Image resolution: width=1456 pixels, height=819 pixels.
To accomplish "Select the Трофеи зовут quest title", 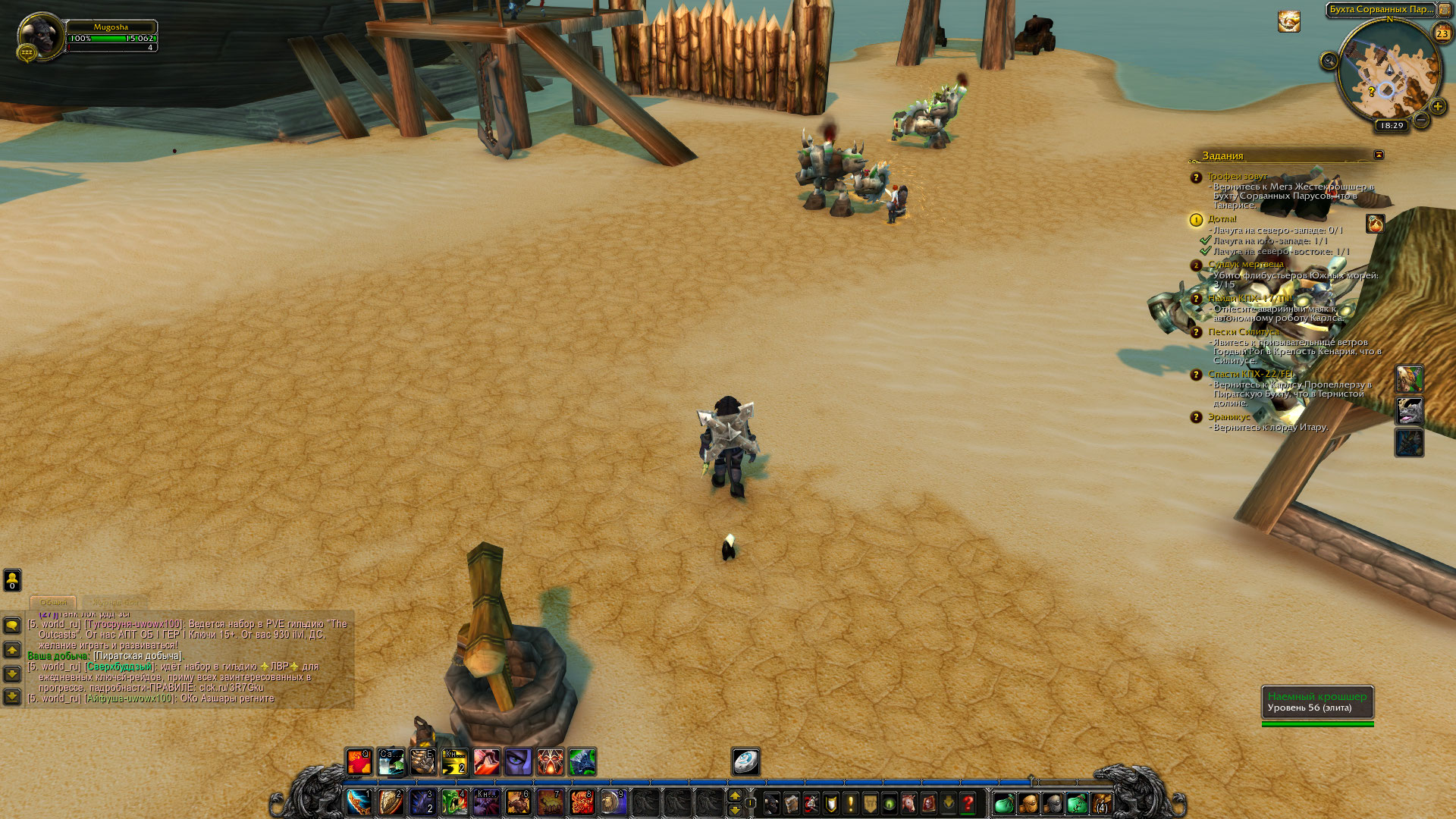I will click(1237, 176).
